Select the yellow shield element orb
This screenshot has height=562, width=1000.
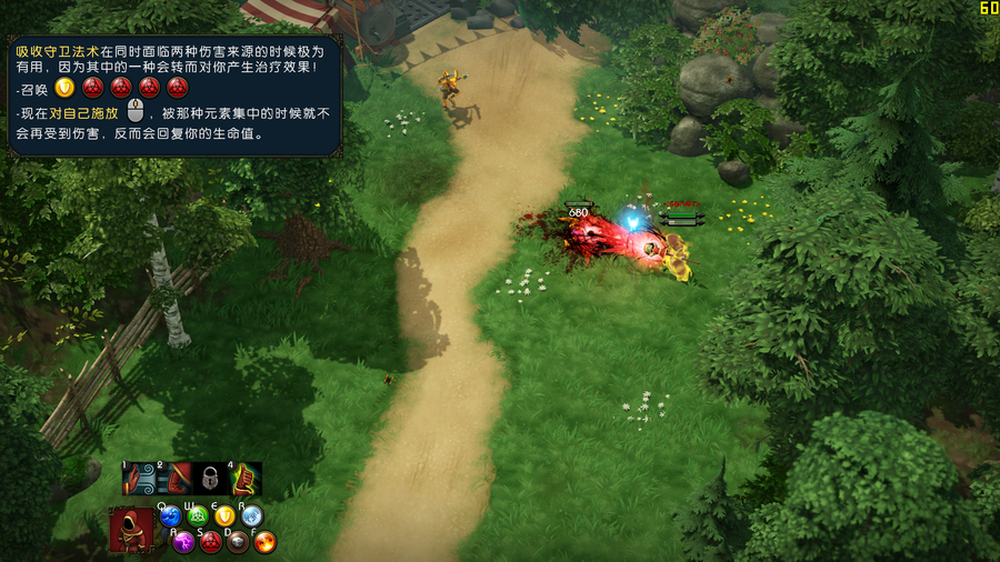[x=225, y=517]
